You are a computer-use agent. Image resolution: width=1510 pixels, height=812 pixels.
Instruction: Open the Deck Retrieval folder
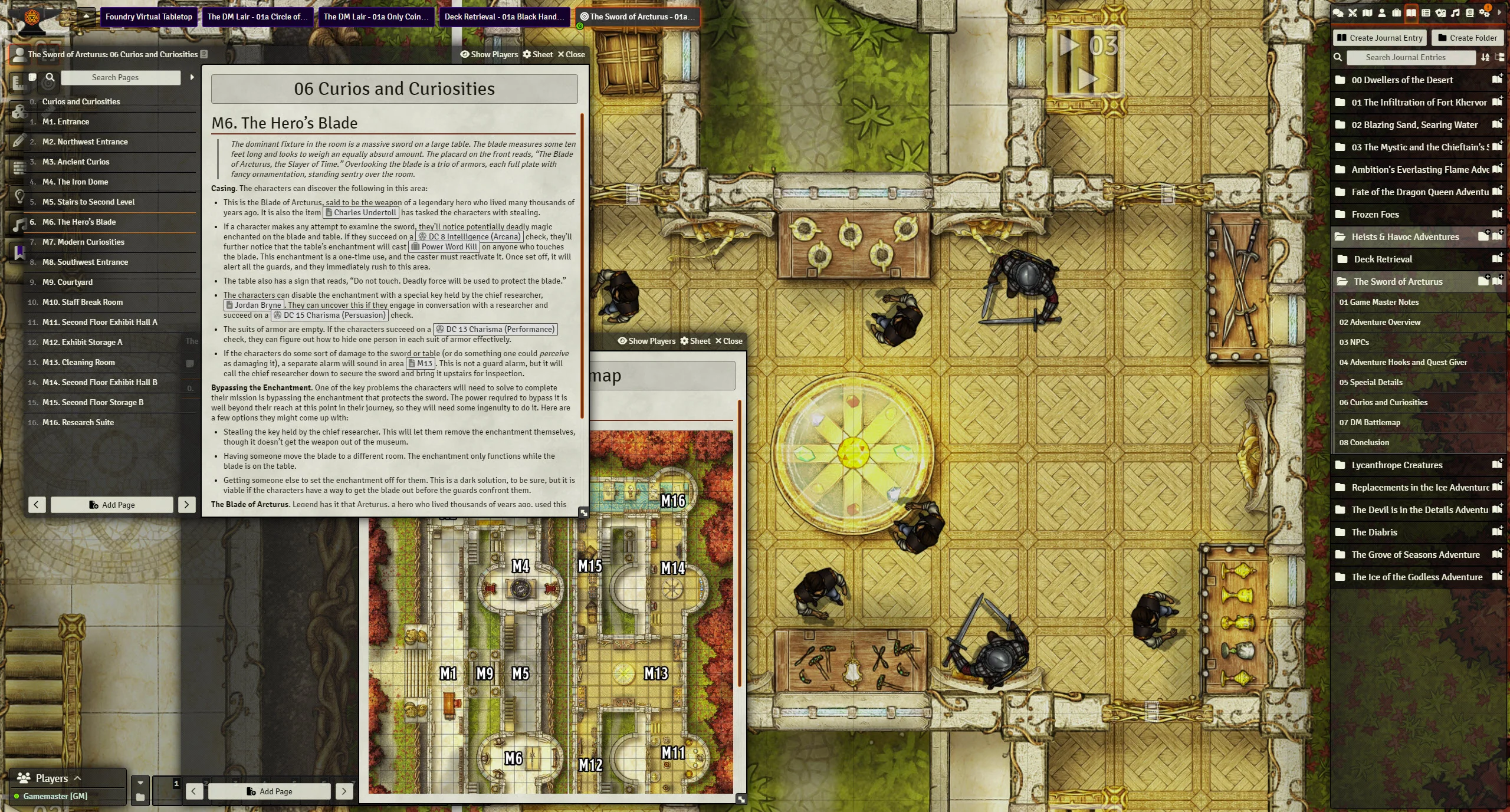[x=1383, y=259]
